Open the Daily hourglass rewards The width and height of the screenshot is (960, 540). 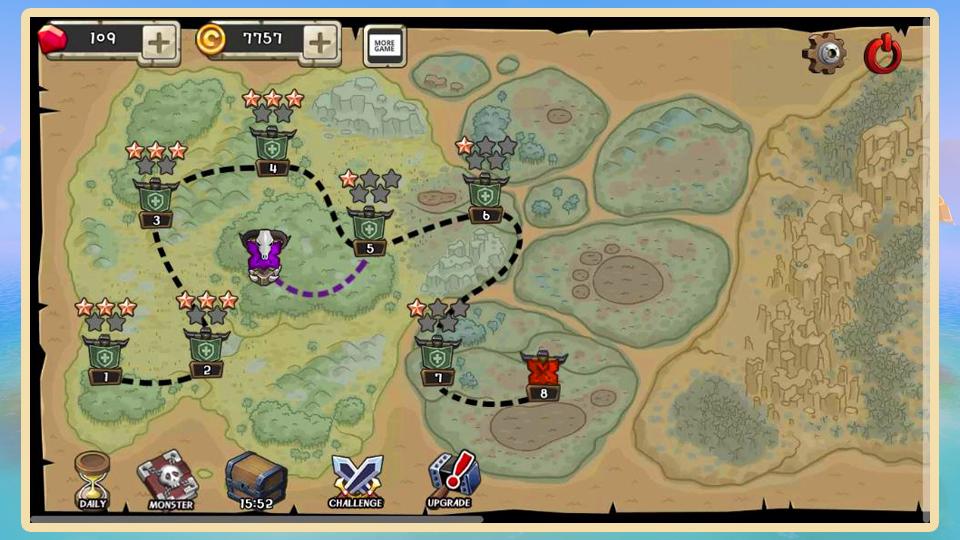pyautogui.click(x=93, y=479)
